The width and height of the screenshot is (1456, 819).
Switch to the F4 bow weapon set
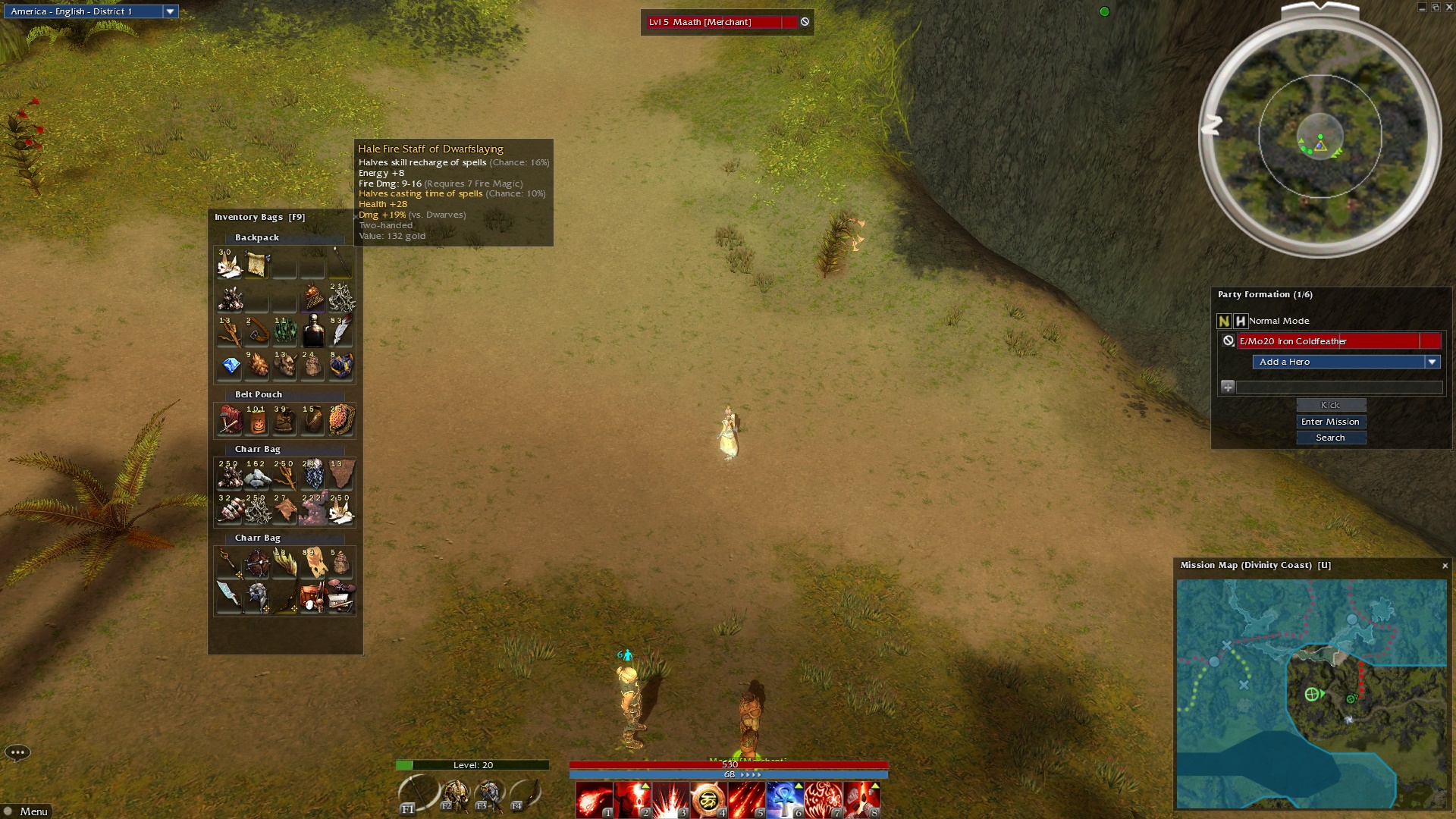[x=526, y=794]
